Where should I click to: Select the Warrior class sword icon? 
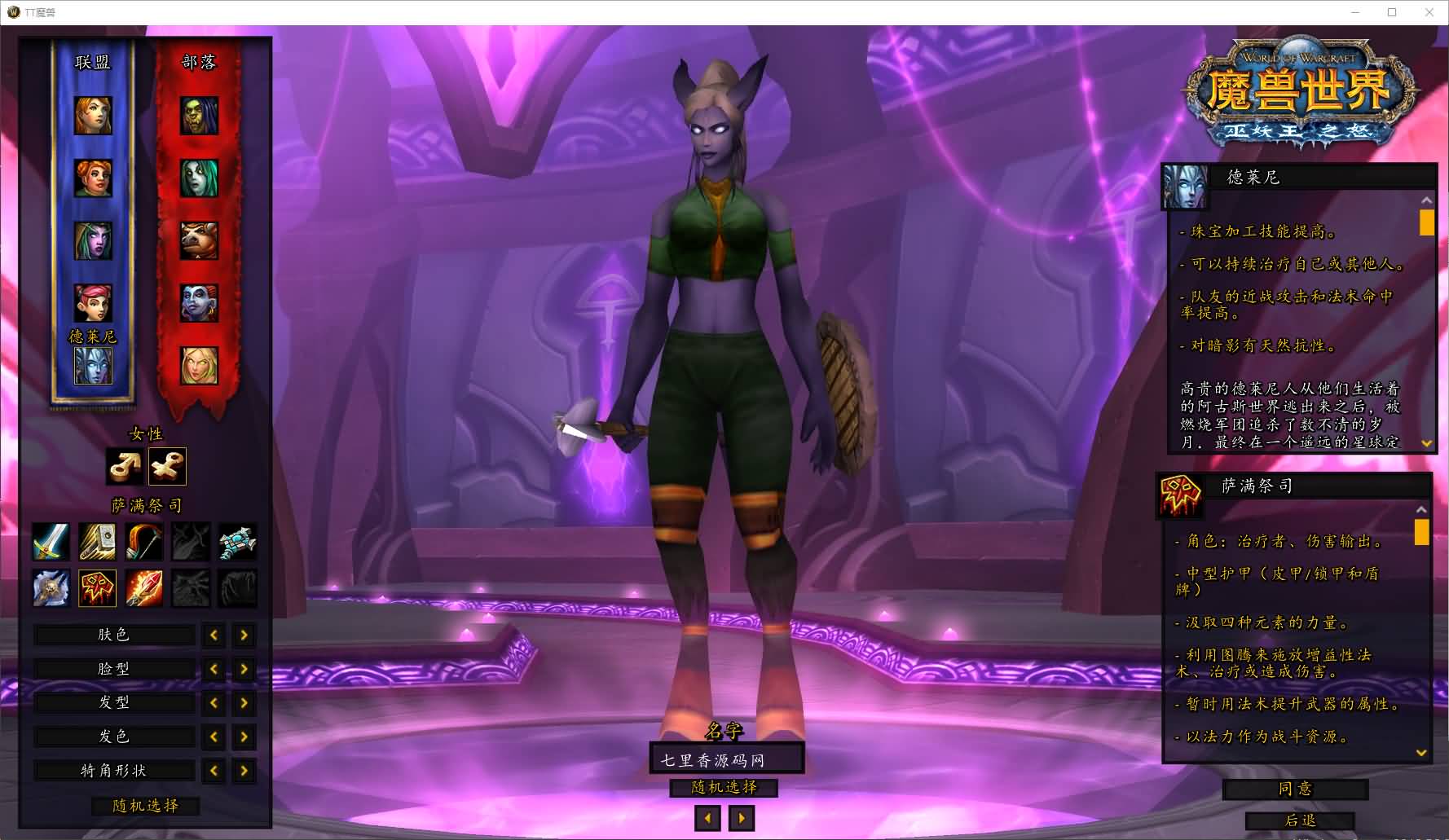coord(51,542)
